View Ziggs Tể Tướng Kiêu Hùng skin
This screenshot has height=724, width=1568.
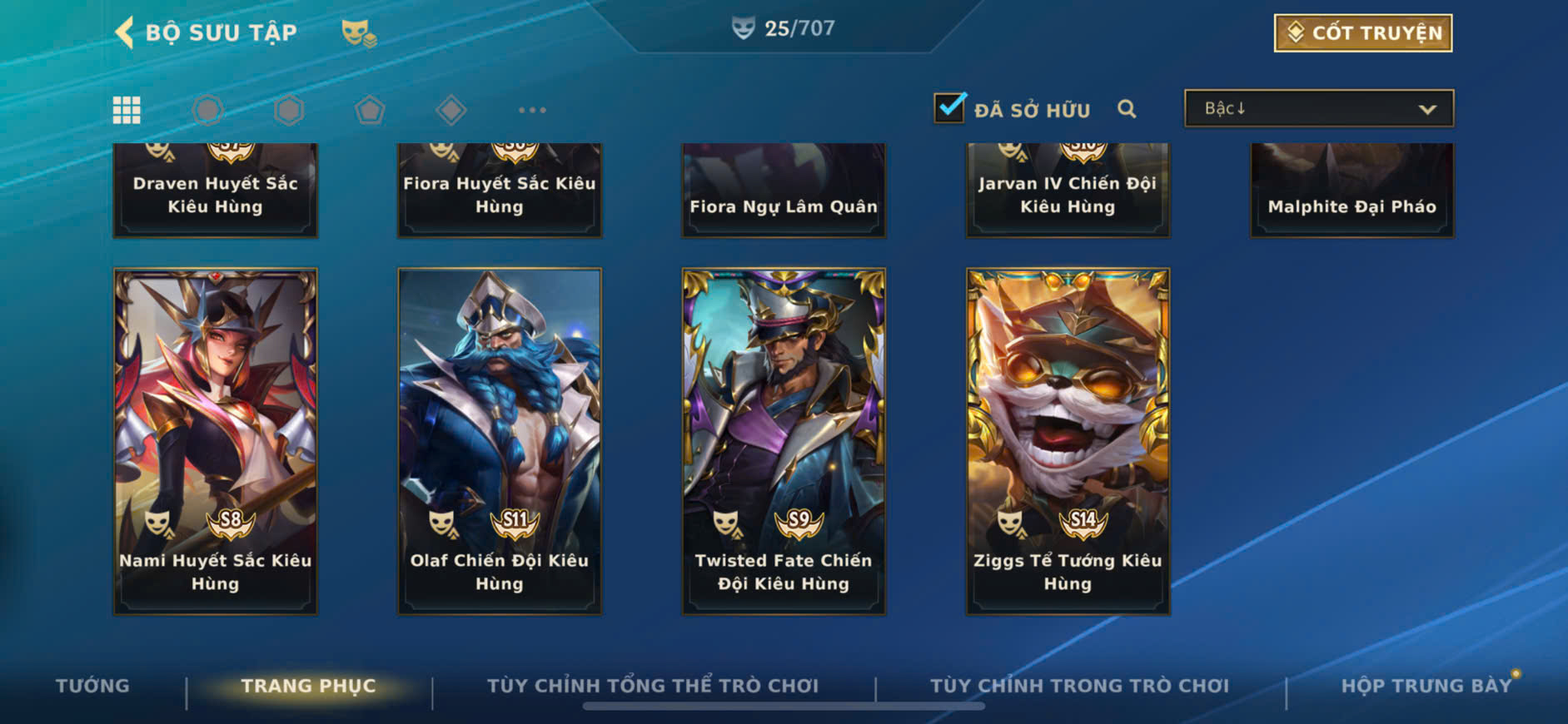1068,441
